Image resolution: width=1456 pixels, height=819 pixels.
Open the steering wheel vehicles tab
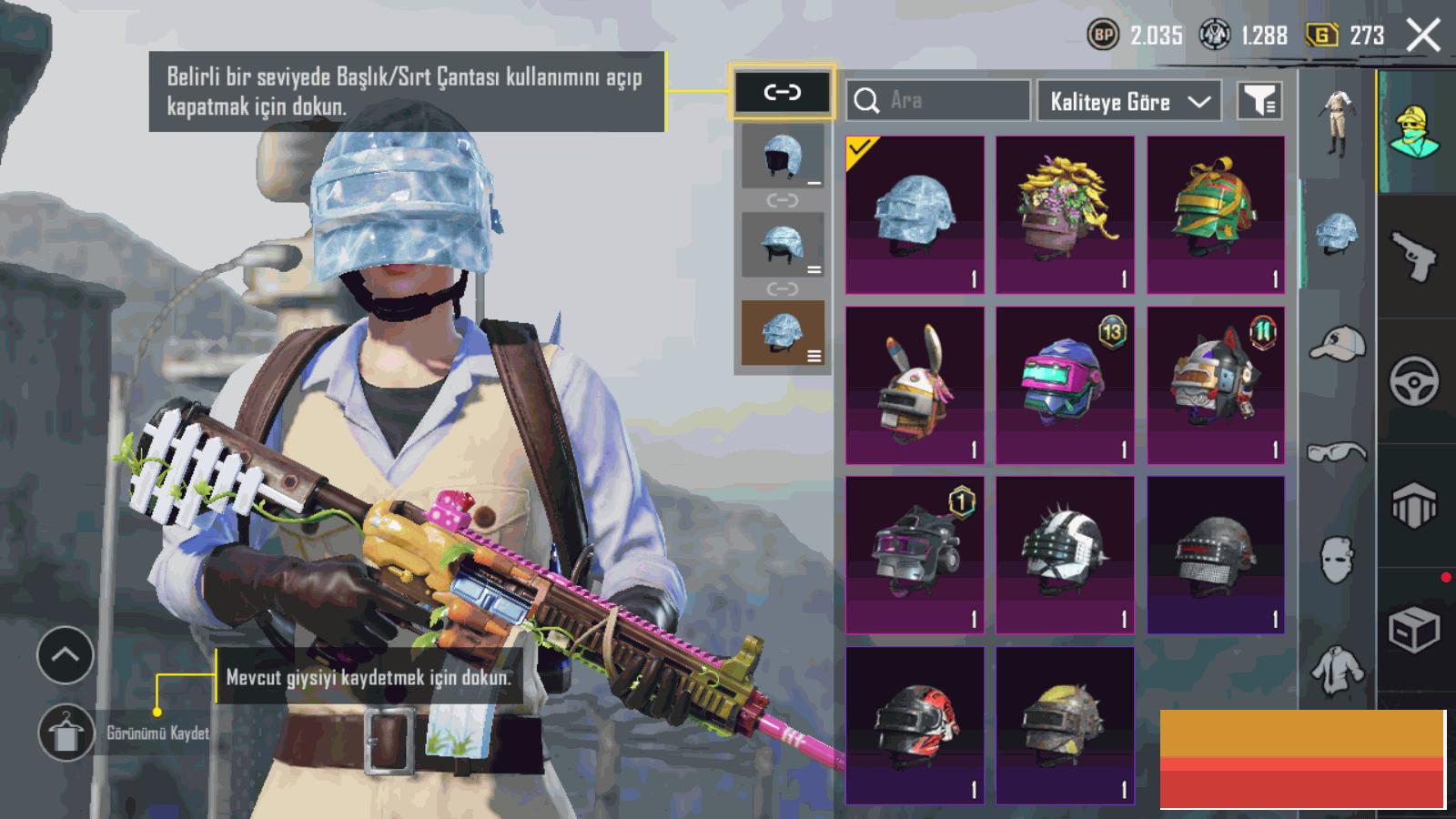click(1414, 380)
